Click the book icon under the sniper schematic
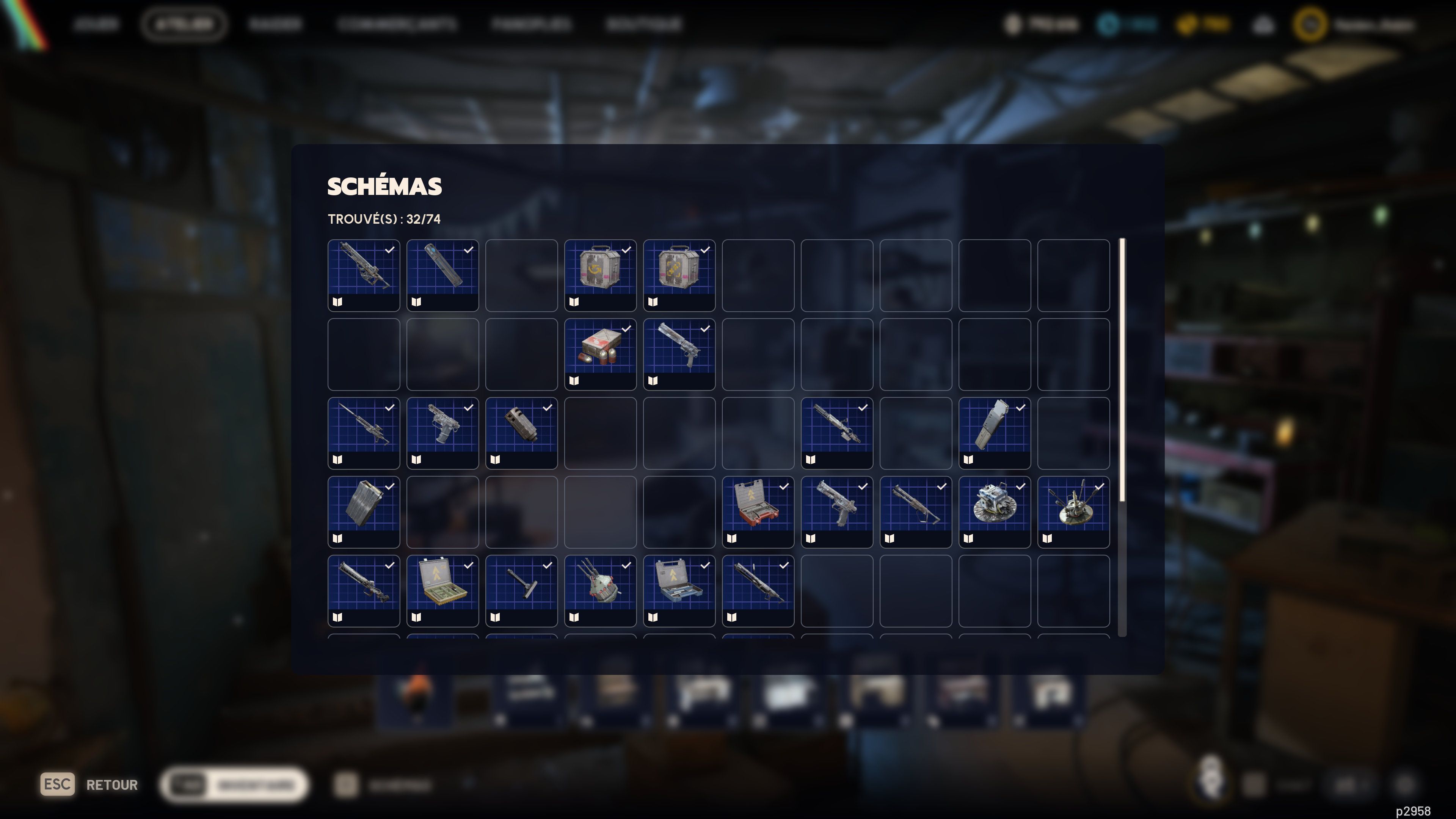This screenshot has width=1456, height=819. 337,302
